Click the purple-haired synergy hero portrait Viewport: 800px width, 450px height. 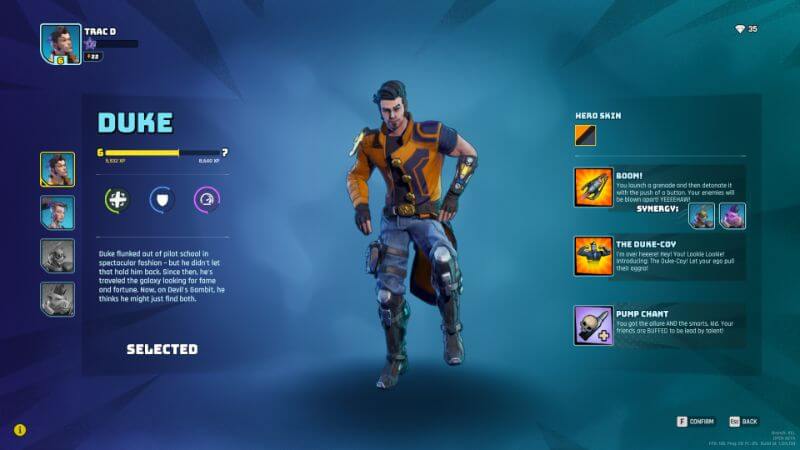[x=732, y=216]
